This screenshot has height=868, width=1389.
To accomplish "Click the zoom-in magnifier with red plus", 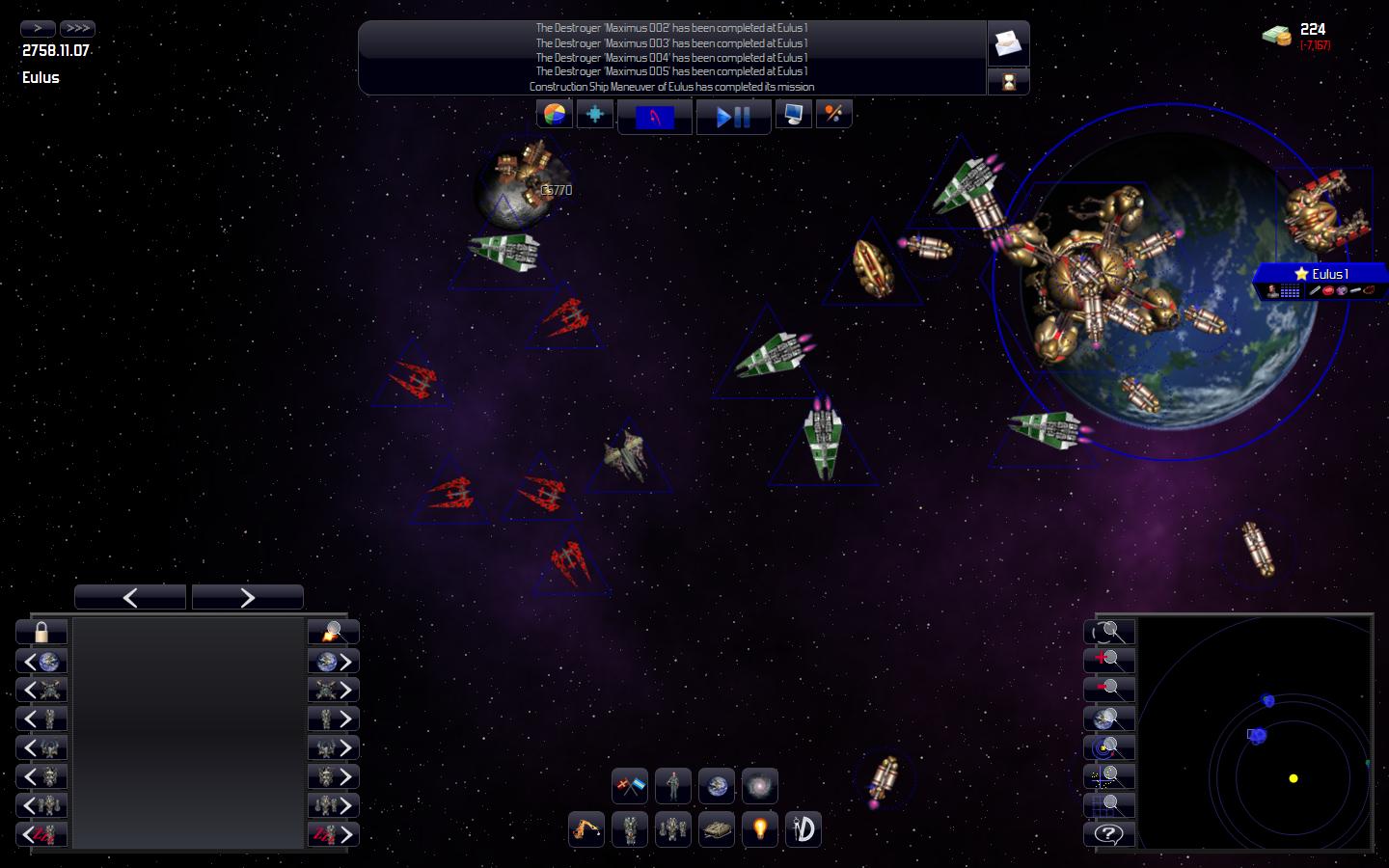I will 1109,661.
